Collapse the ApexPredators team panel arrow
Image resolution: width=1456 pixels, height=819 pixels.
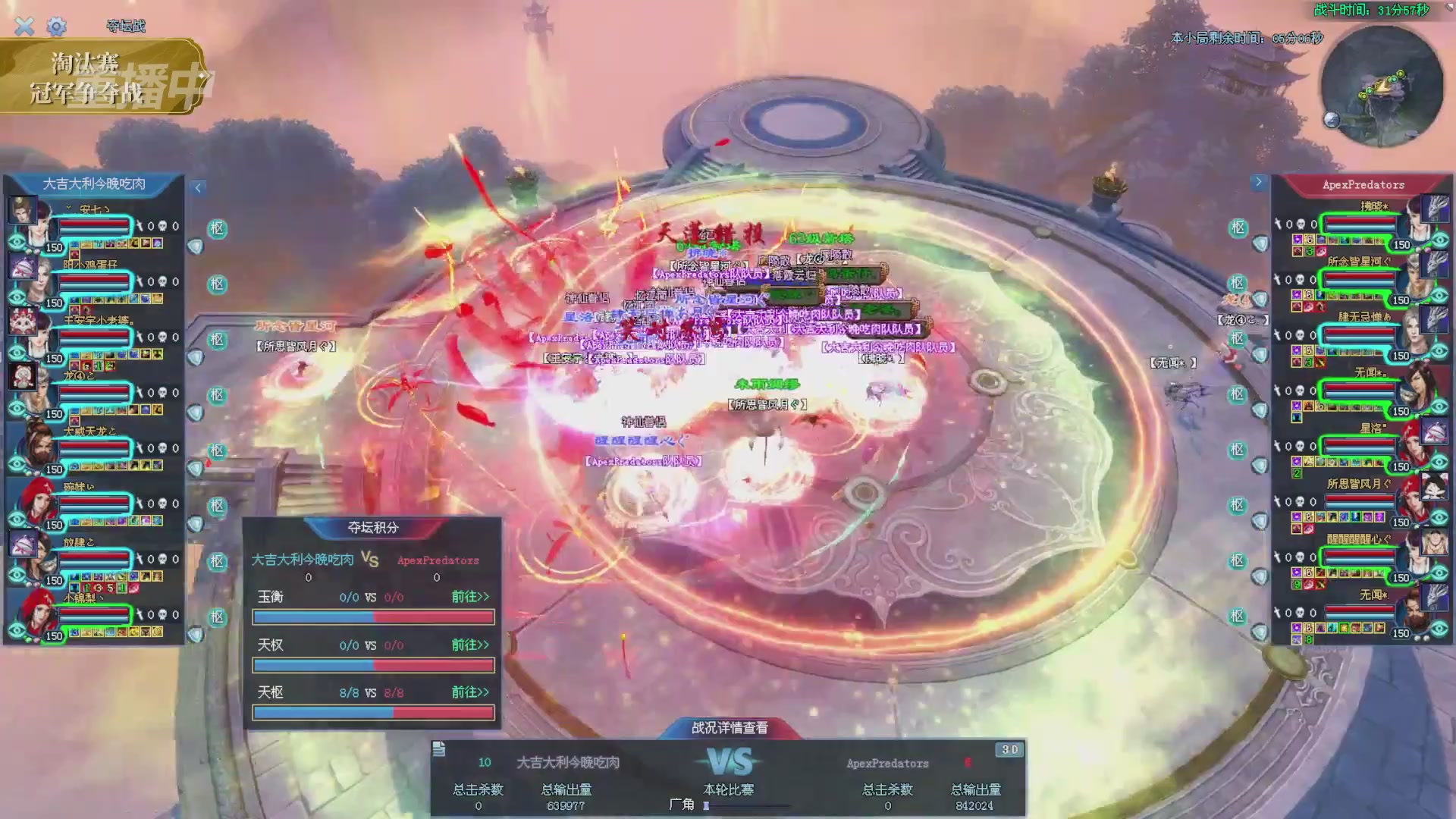(1258, 182)
